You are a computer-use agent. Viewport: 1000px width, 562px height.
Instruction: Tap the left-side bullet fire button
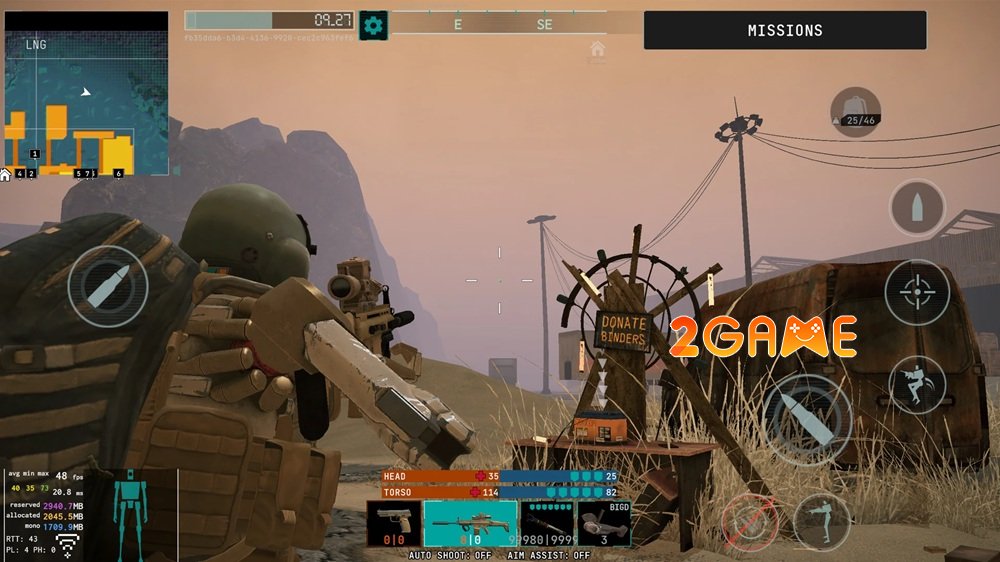pyautogui.click(x=108, y=287)
